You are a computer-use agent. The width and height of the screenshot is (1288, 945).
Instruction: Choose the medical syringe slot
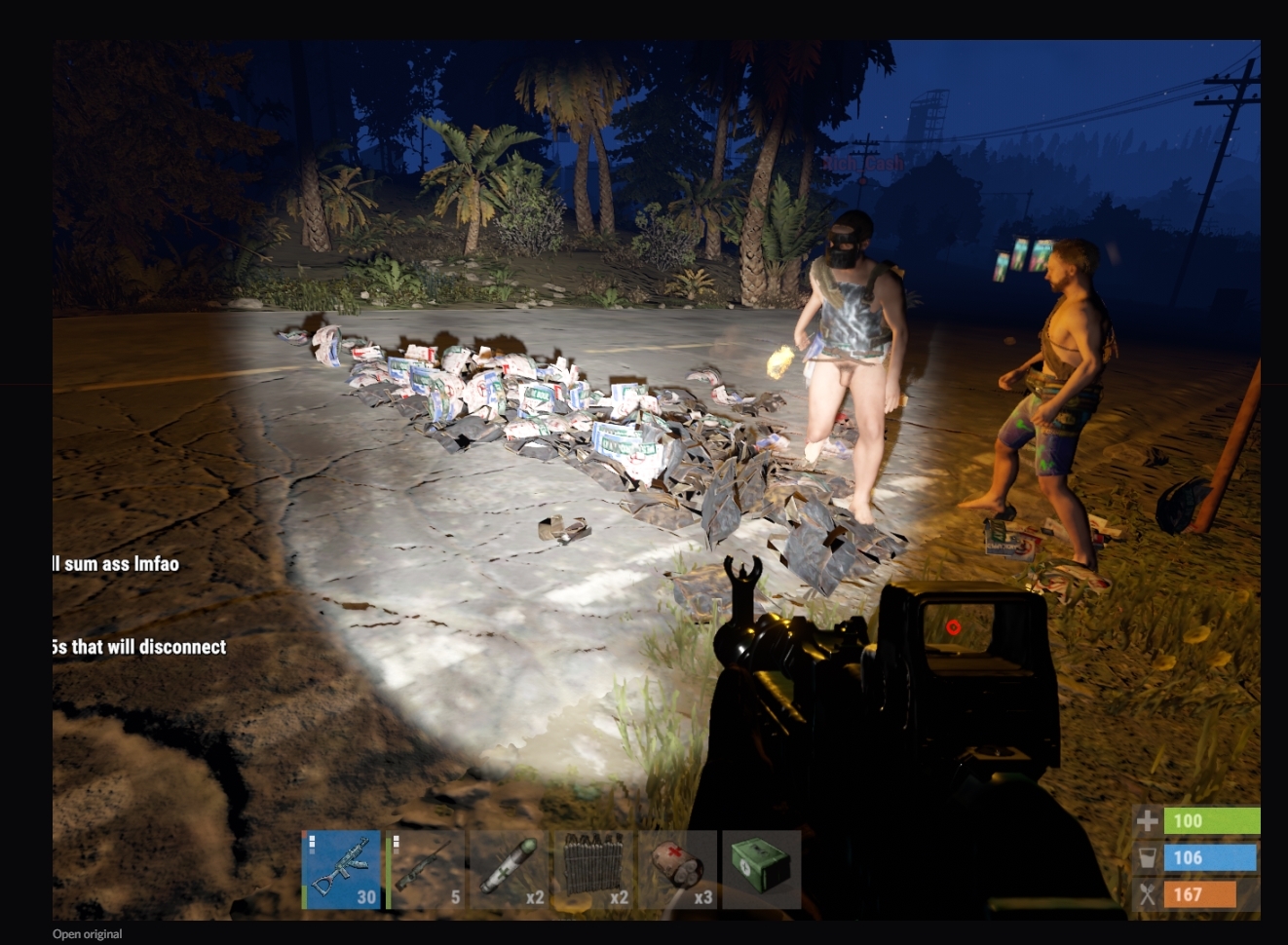click(x=509, y=869)
